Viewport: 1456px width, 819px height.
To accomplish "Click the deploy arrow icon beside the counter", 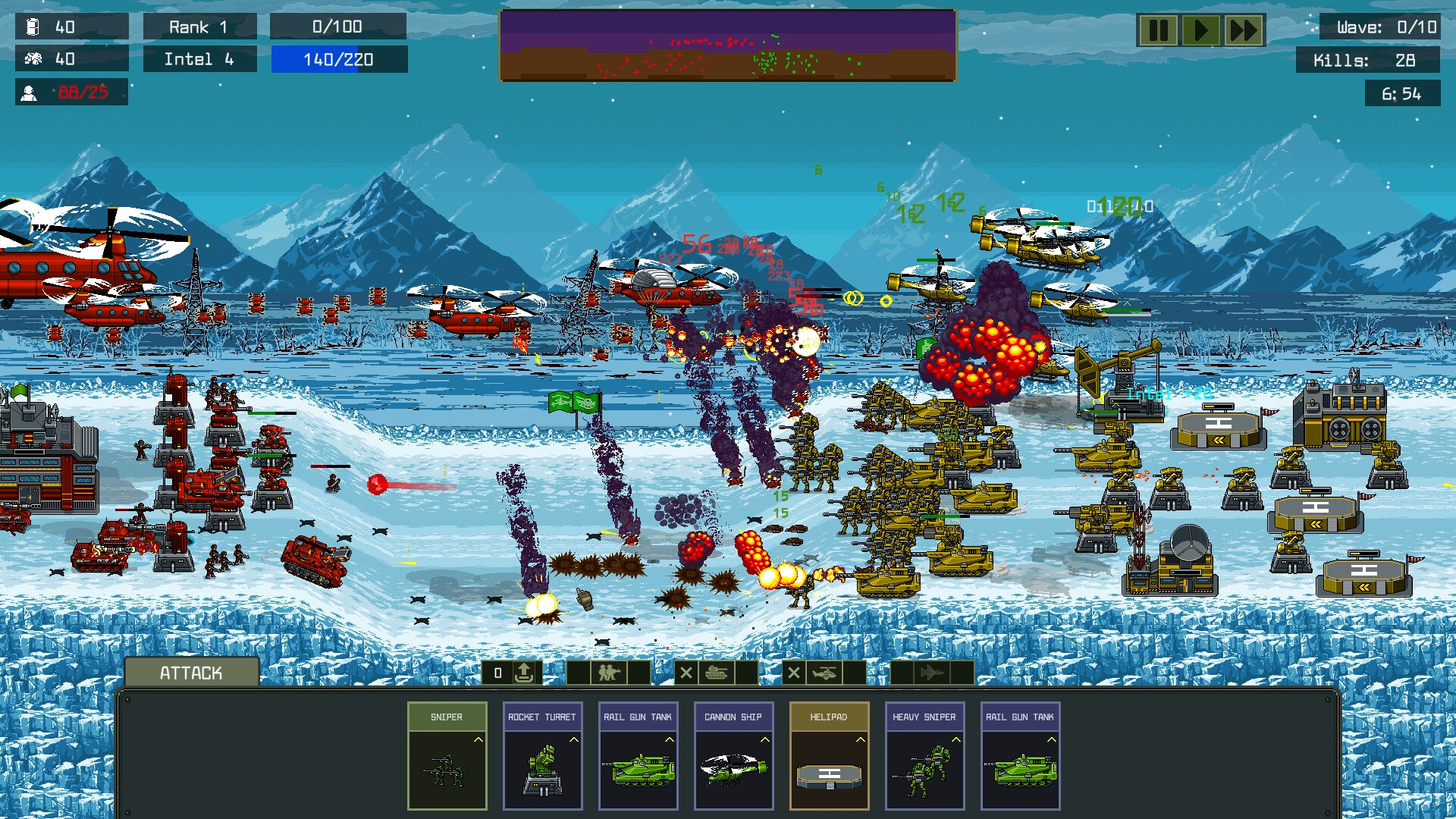I will point(524,673).
